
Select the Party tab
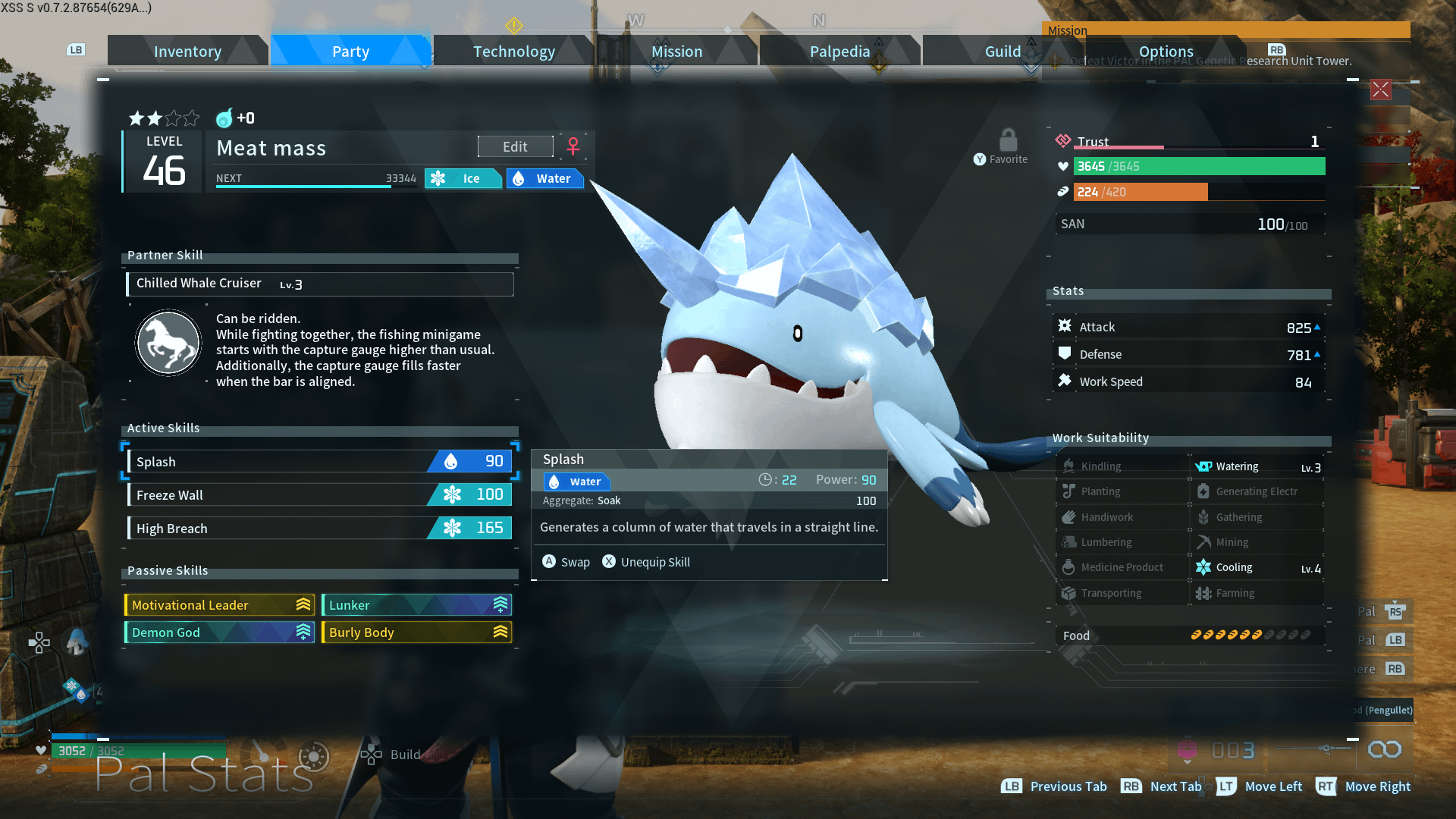[350, 52]
